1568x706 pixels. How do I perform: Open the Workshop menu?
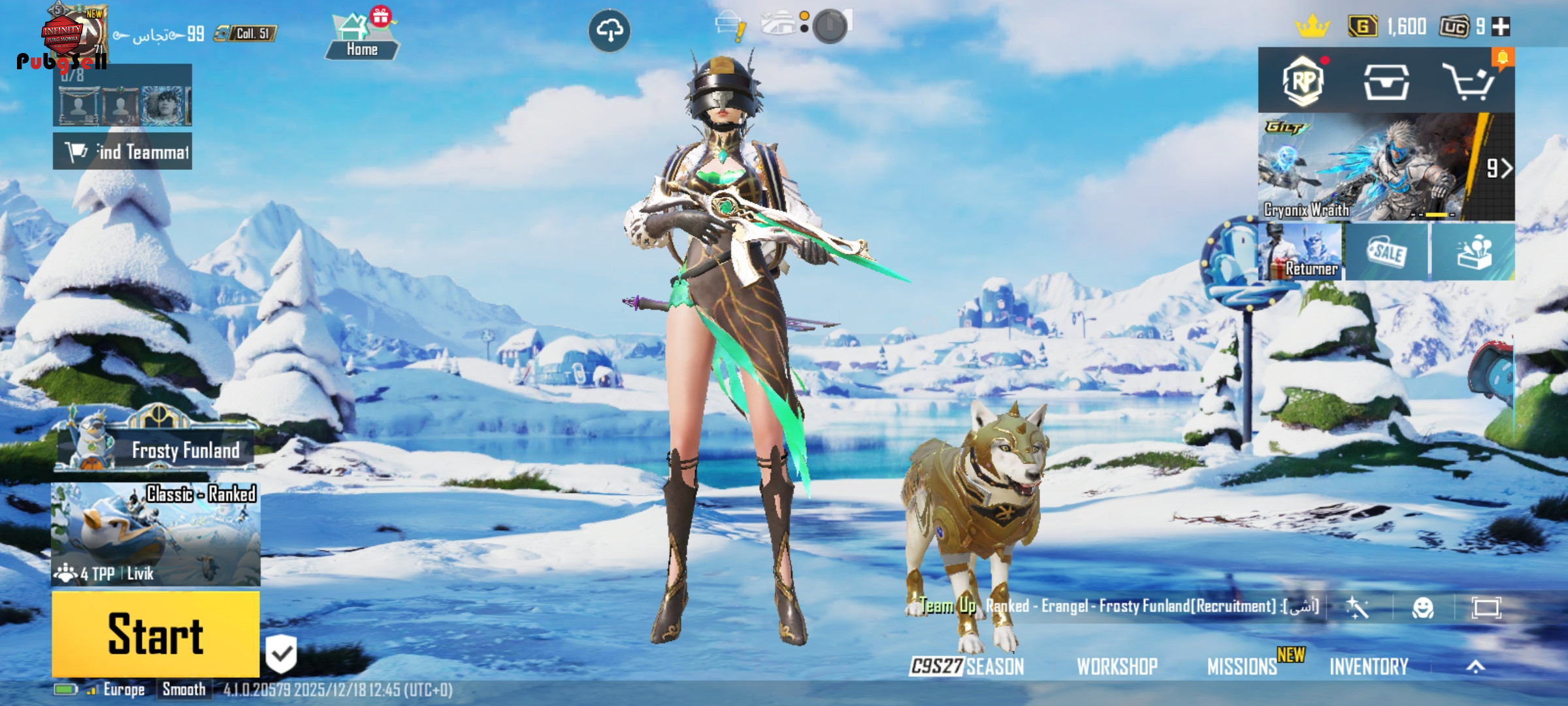pos(1117,666)
